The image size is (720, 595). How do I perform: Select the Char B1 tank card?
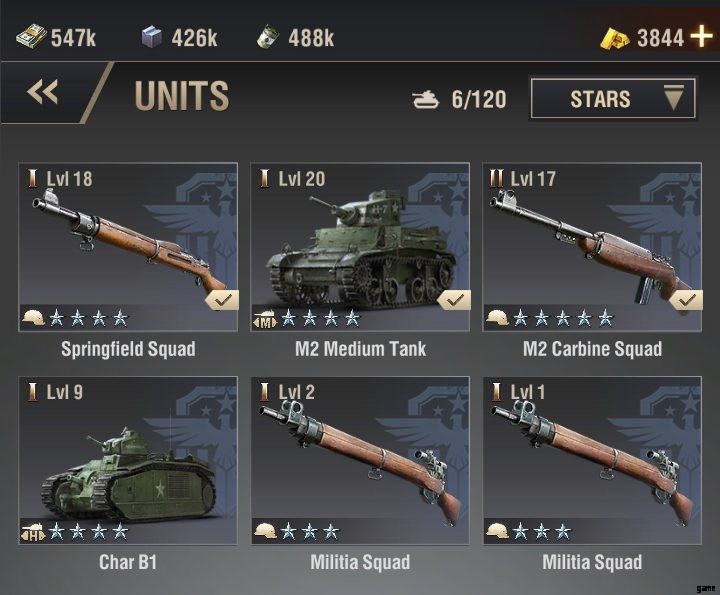click(128, 460)
